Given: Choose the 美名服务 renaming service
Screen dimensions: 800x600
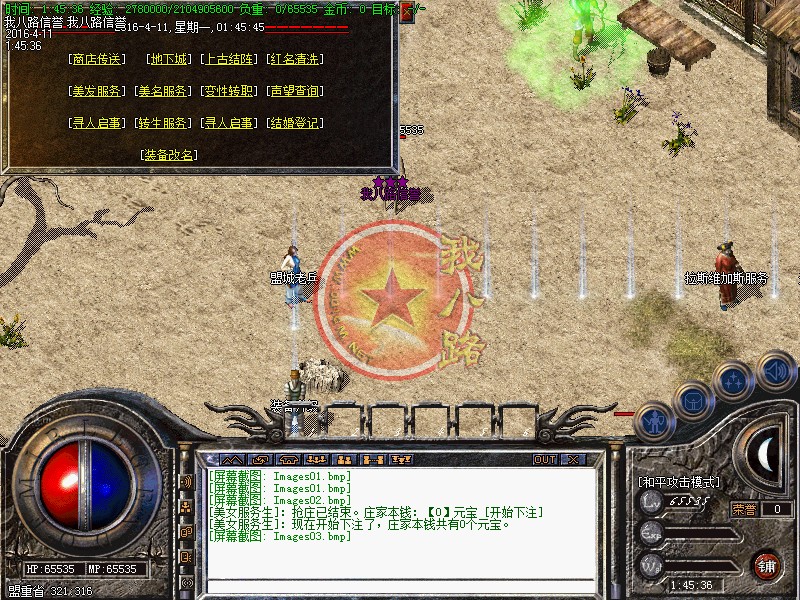Looking at the screenshot, I should click(x=163, y=91).
